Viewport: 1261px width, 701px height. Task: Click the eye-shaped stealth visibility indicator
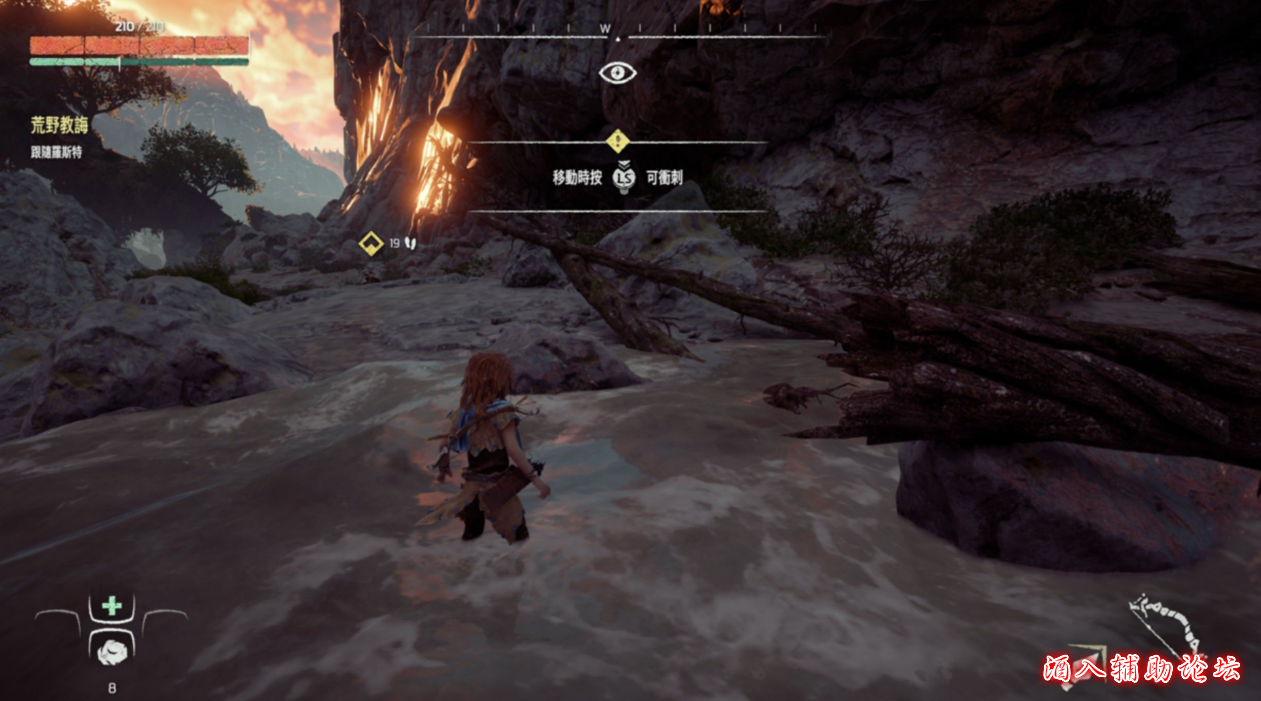pyautogui.click(x=617, y=72)
